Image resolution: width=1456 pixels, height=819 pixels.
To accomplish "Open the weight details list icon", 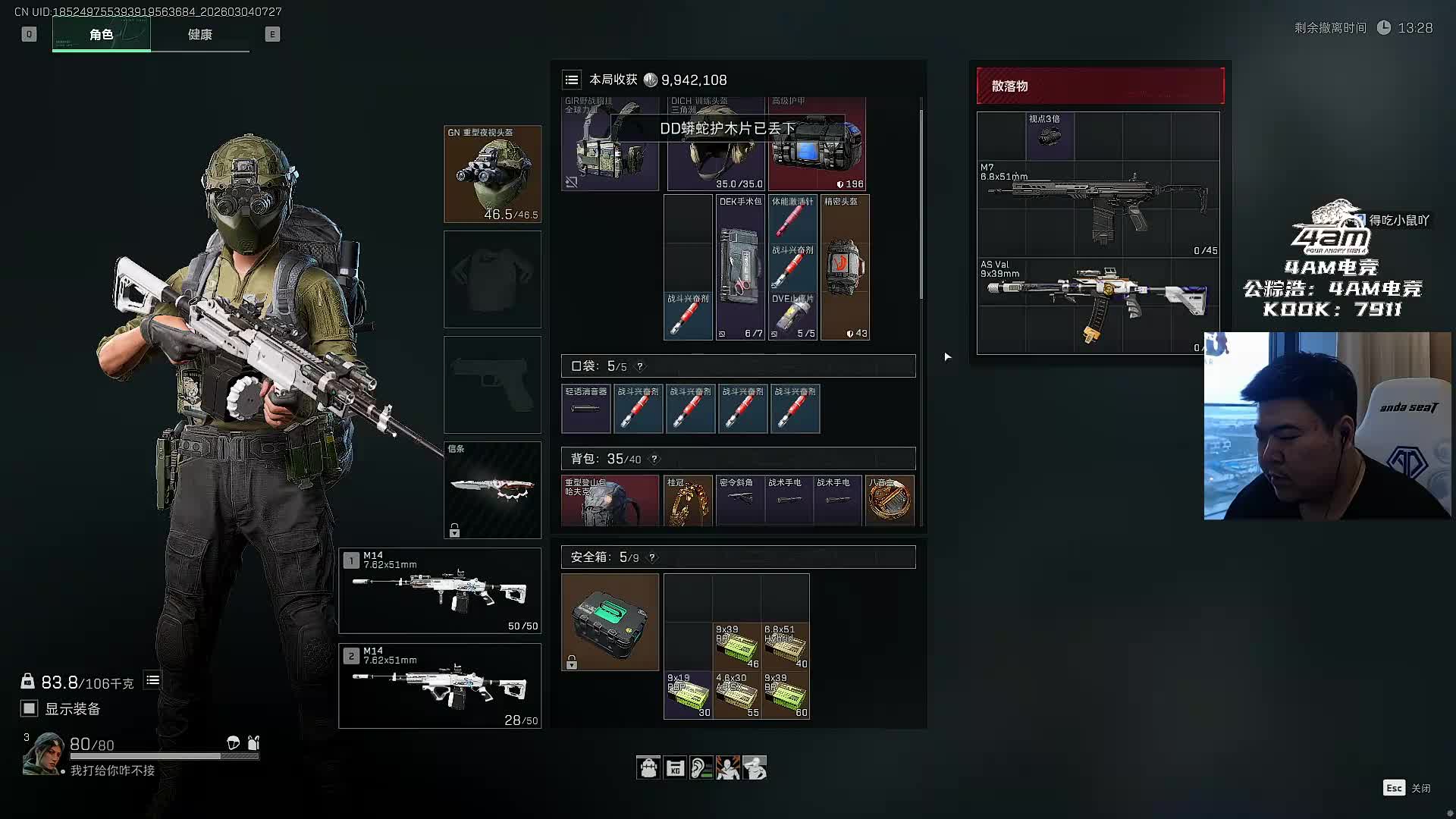I will [x=152, y=680].
